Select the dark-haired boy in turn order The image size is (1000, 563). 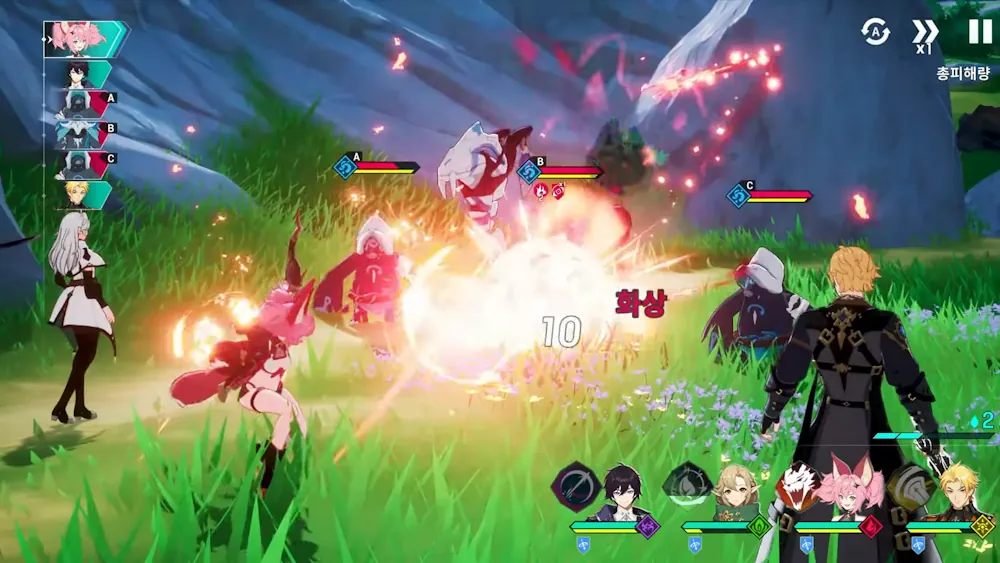click(84, 73)
